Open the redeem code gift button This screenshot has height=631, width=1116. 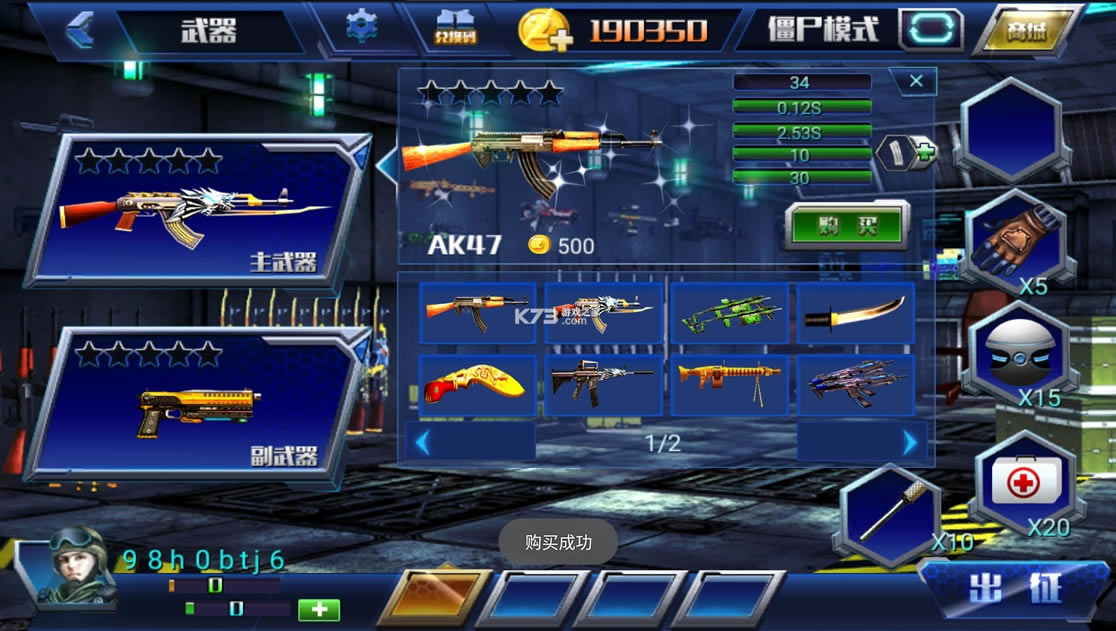pos(457,28)
